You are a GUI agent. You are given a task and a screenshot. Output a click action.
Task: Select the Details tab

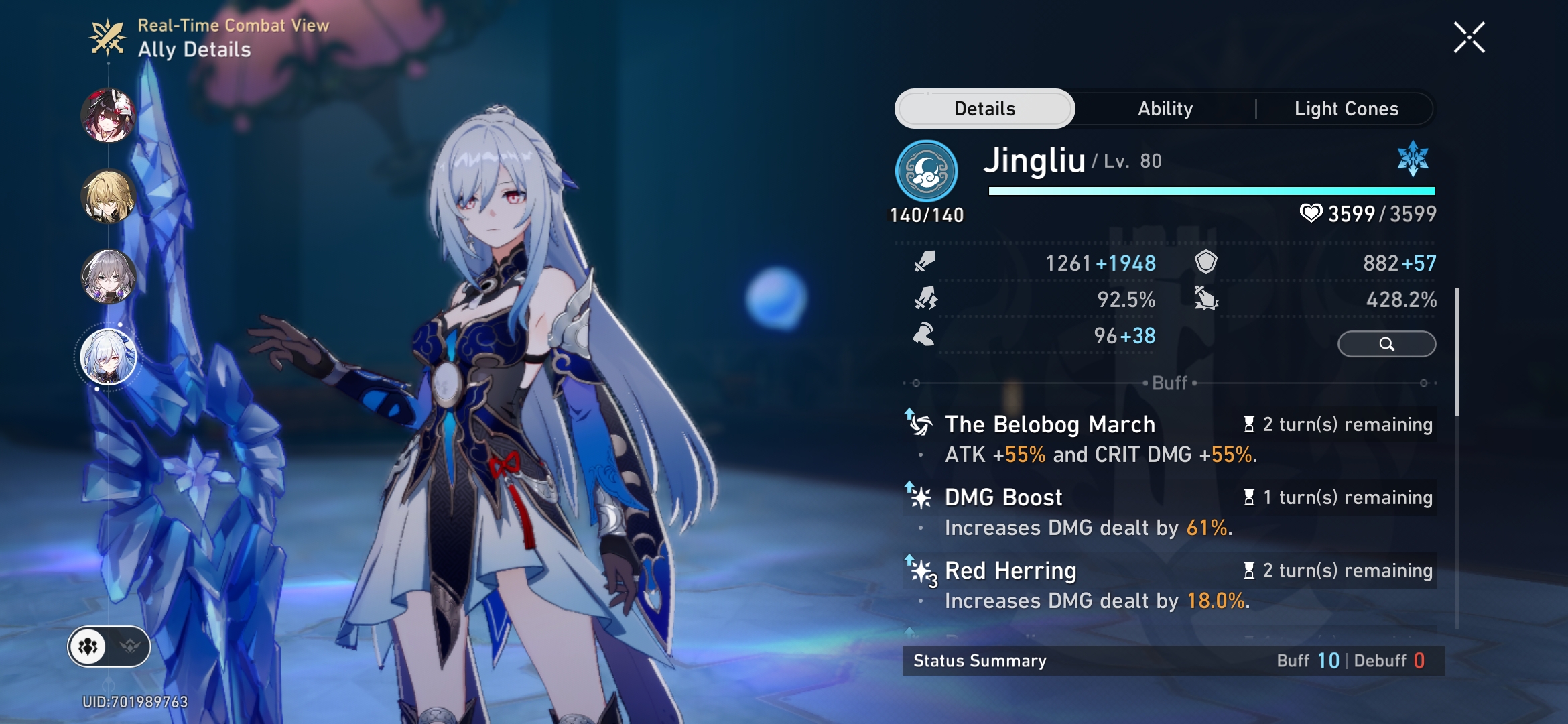click(984, 108)
